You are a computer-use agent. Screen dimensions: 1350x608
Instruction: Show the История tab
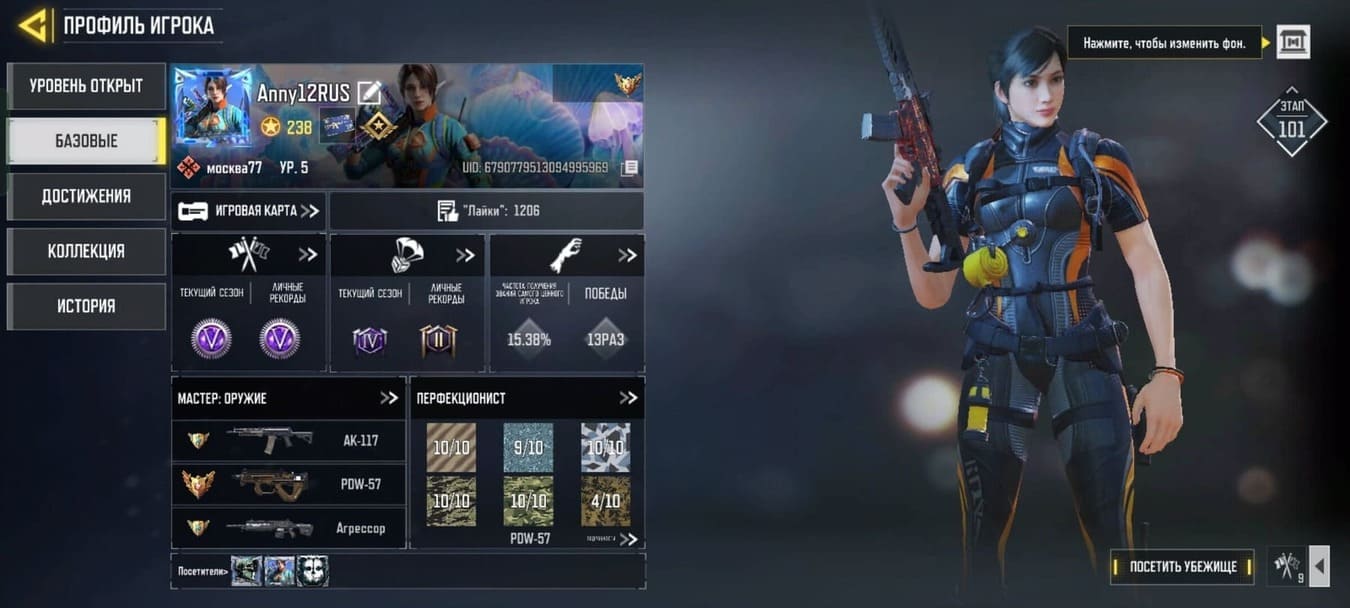[x=86, y=306]
